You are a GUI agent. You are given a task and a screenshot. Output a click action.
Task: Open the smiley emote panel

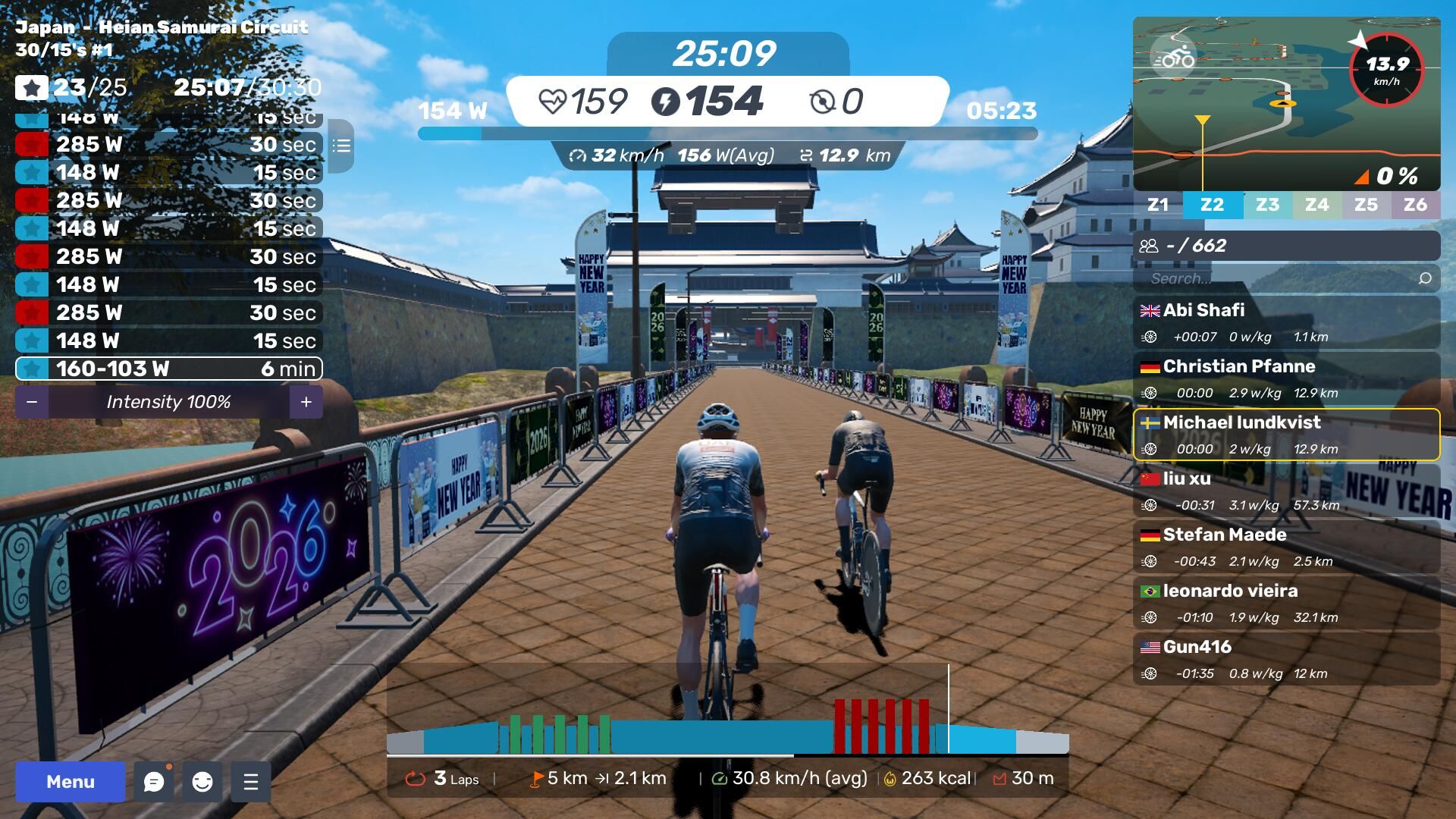[202, 782]
